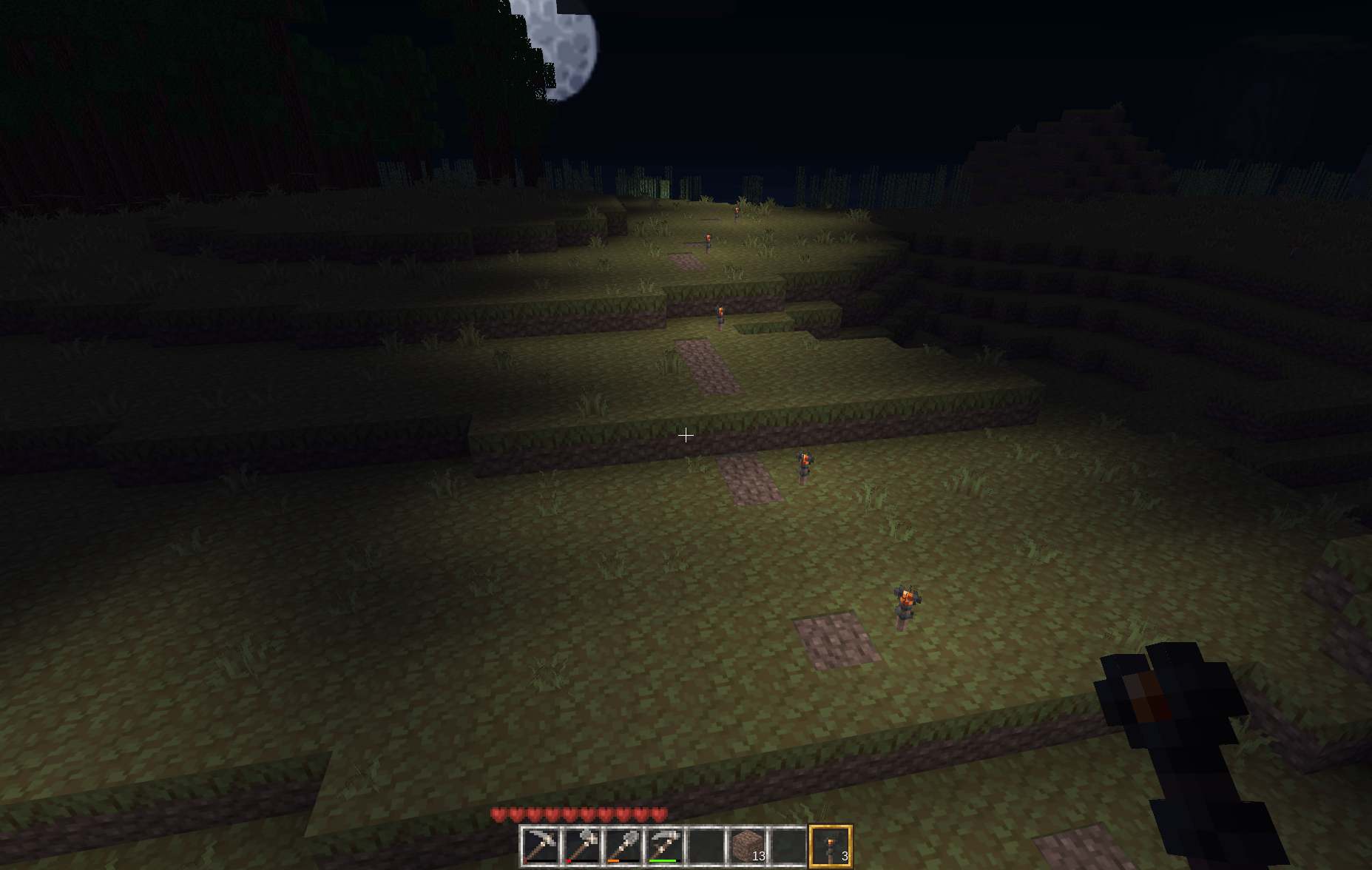The height and width of the screenshot is (870, 1372).
Task: Click the crosshair at screen center
Action: tap(686, 435)
